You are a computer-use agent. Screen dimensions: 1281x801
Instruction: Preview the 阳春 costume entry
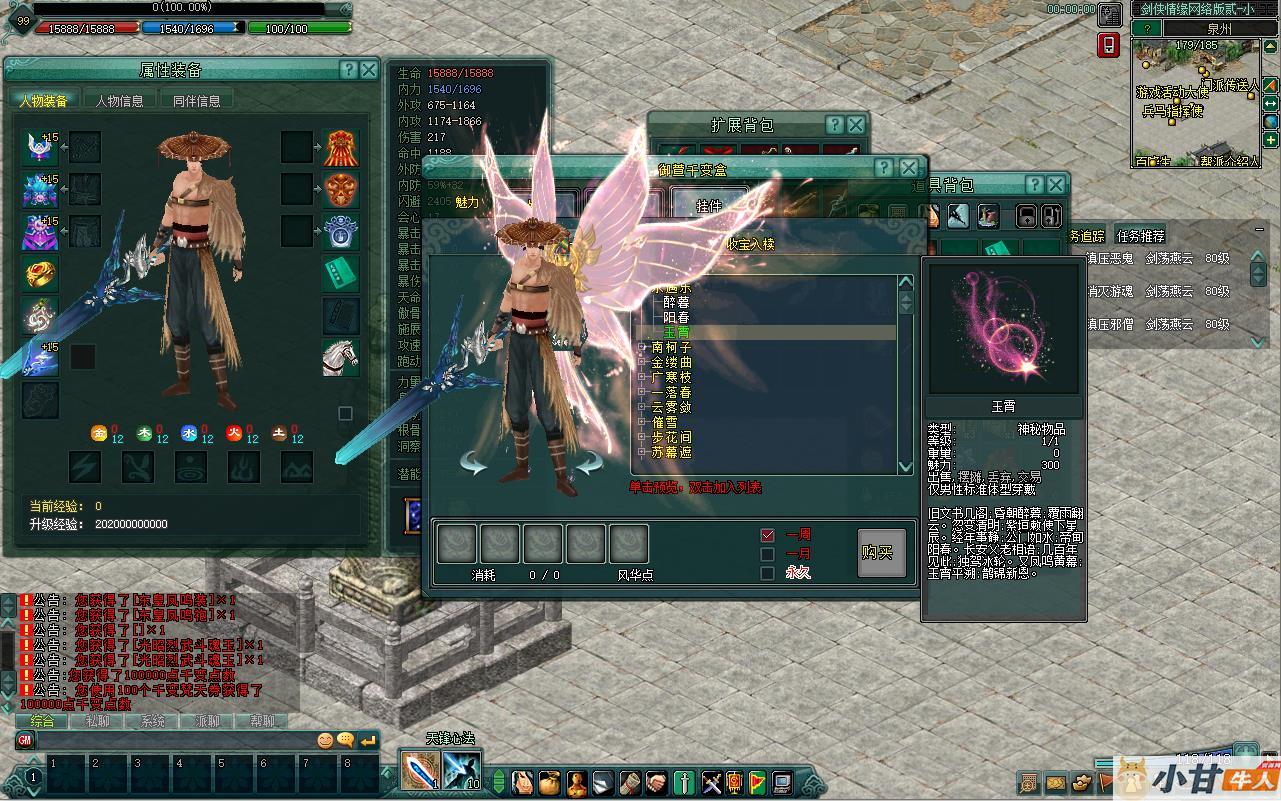676,317
